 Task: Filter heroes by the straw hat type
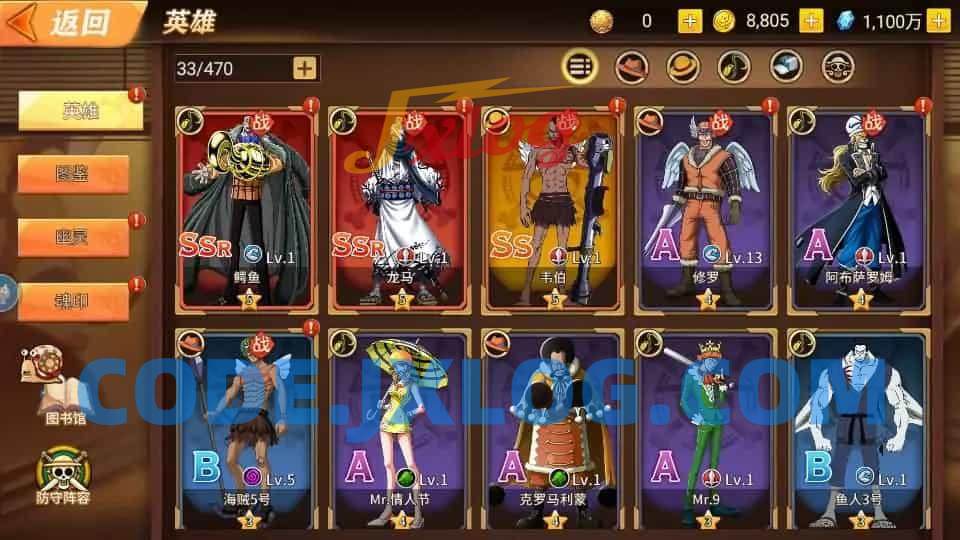point(683,67)
